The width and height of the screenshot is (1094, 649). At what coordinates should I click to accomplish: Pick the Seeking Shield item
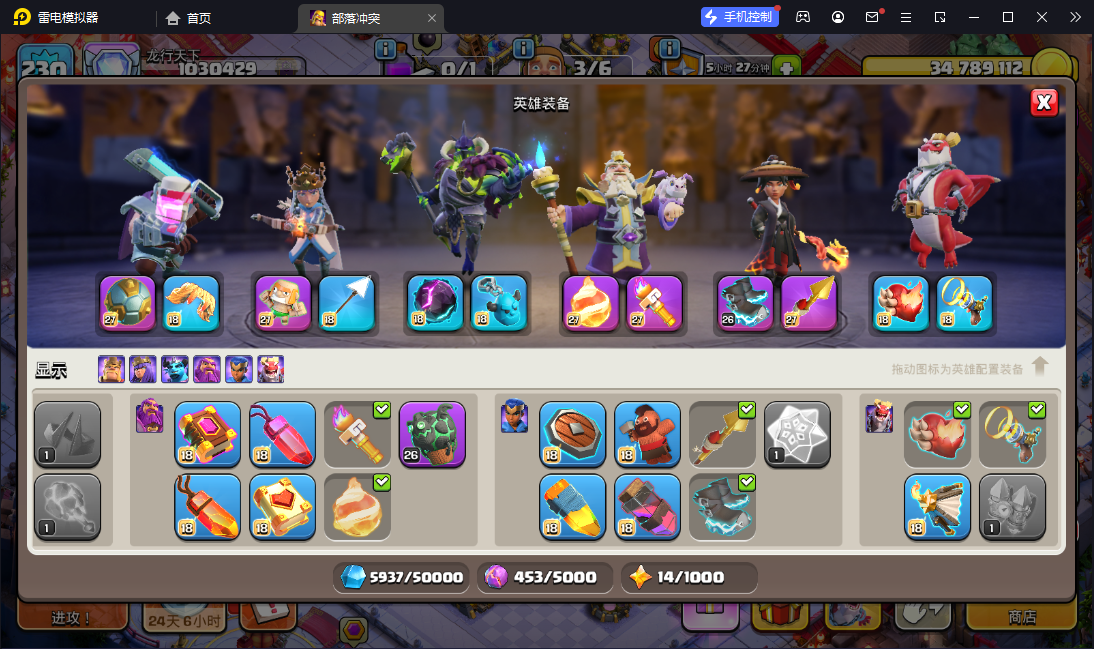click(x=572, y=434)
